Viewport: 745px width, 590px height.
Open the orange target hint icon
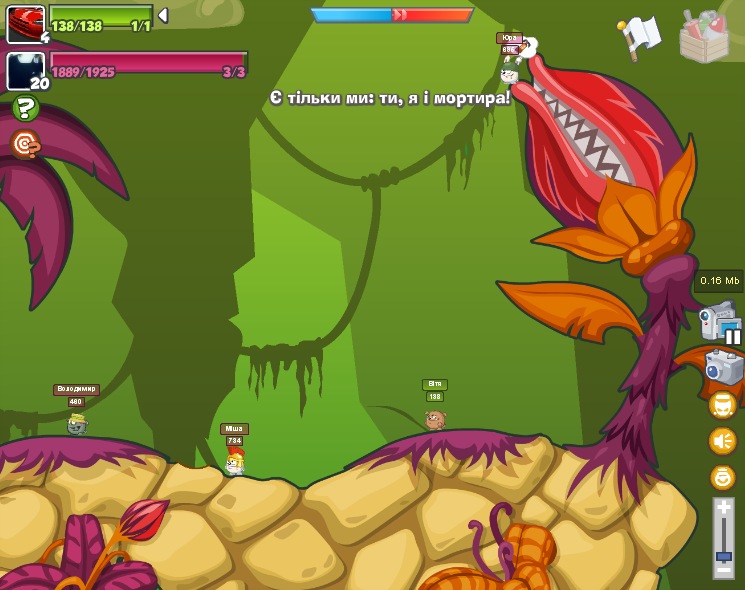(25, 145)
